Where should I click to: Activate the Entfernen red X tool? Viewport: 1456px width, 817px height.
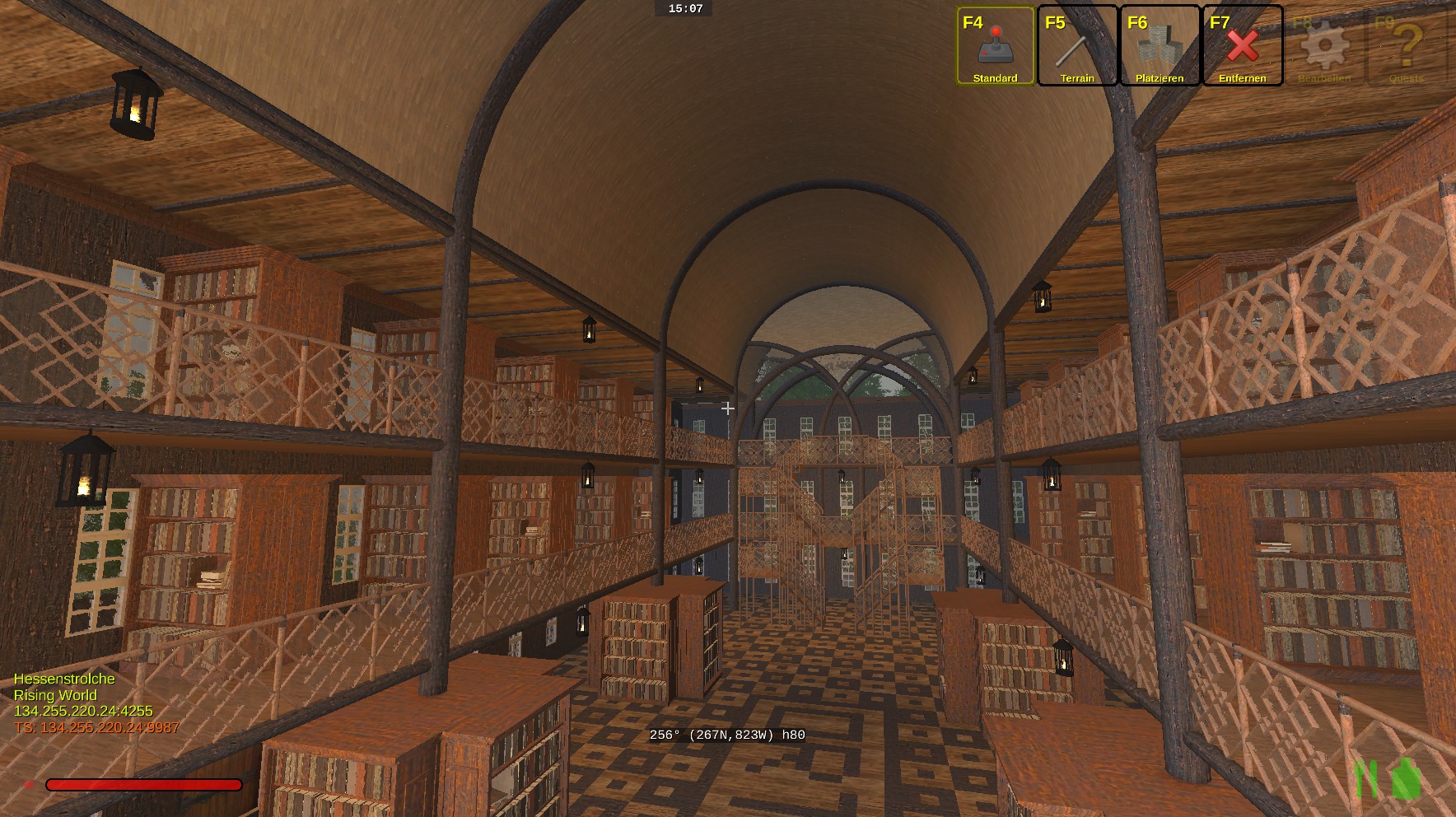pyautogui.click(x=1242, y=46)
